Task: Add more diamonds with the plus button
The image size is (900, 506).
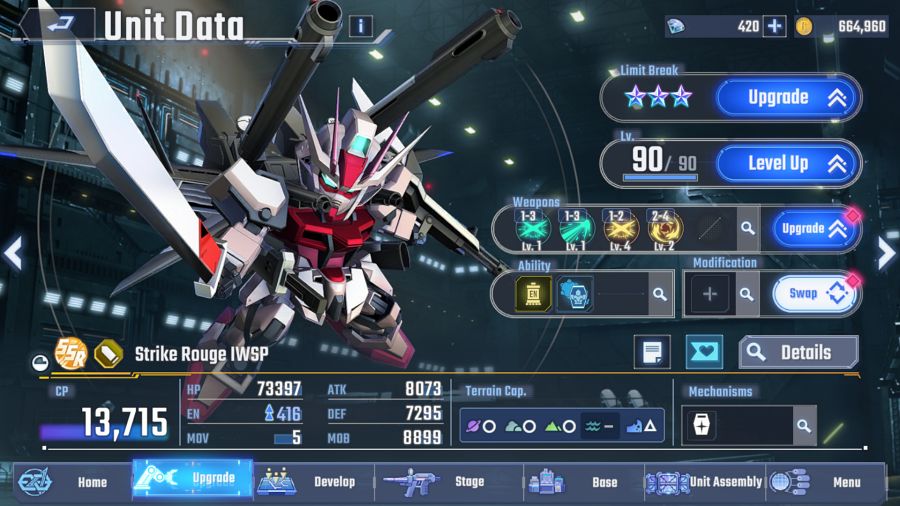Action: (x=774, y=26)
